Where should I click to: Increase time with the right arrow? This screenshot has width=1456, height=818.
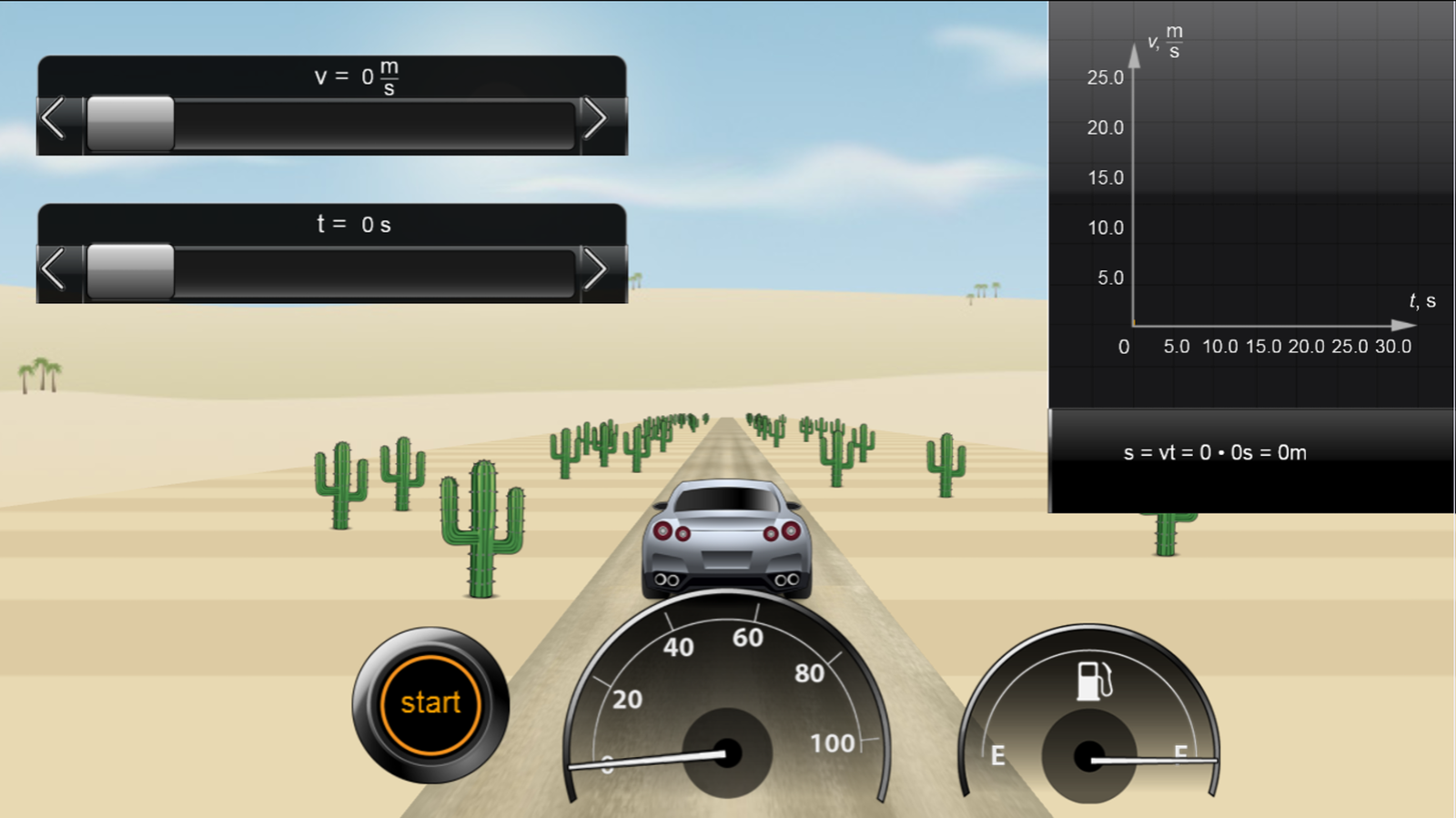(596, 269)
